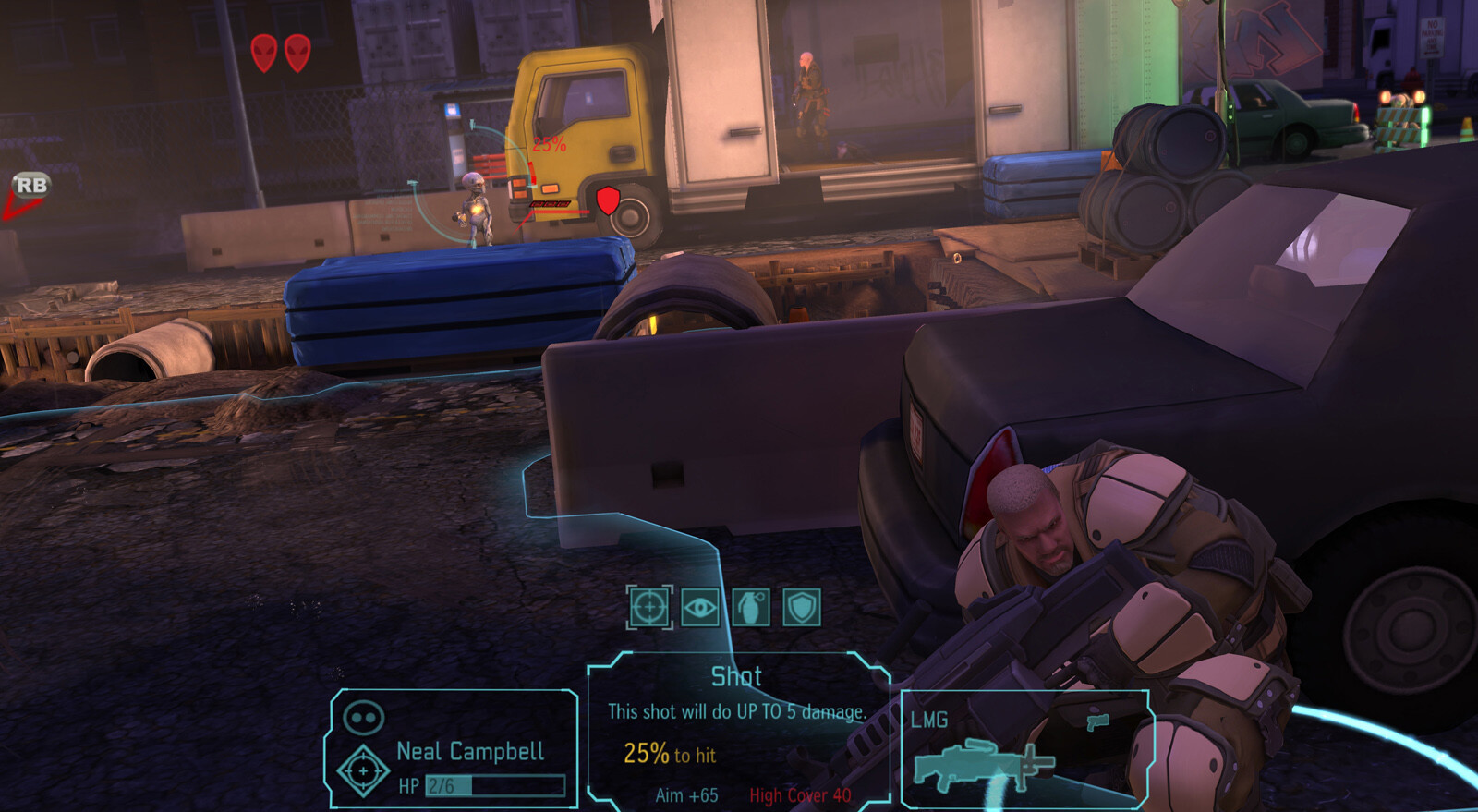This screenshot has width=1478, height=812.
Task: Choose the frag grenade ability
Action: pyautogui.click(x=751, y=608)
